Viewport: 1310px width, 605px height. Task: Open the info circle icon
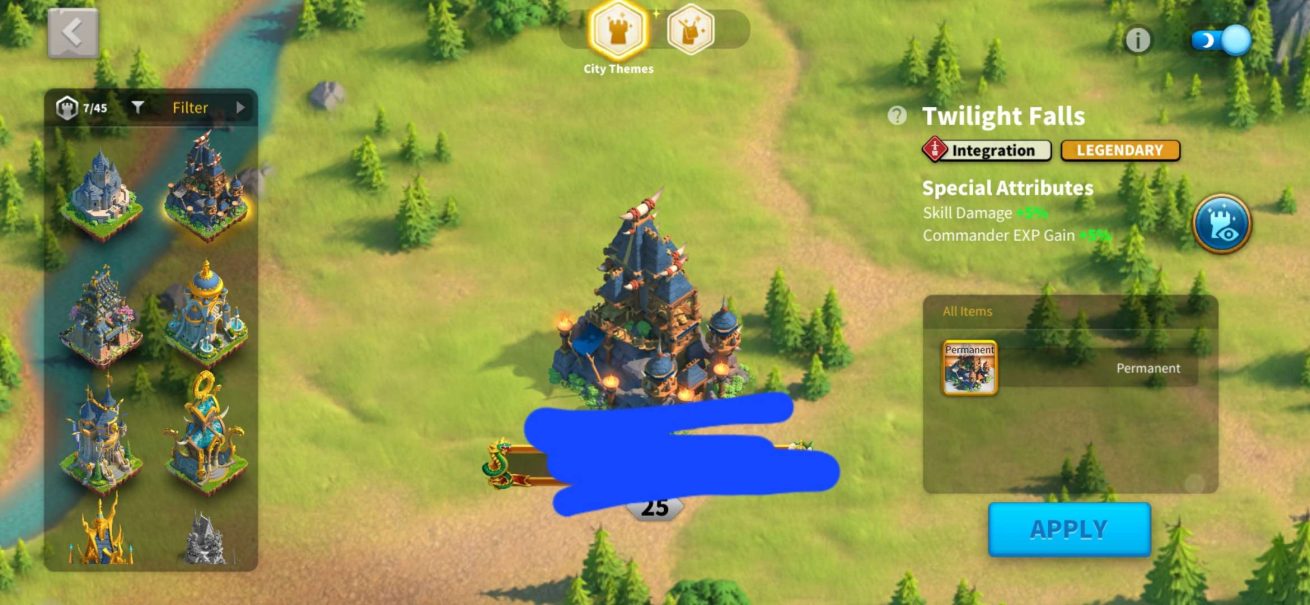tap(1138, 40)
